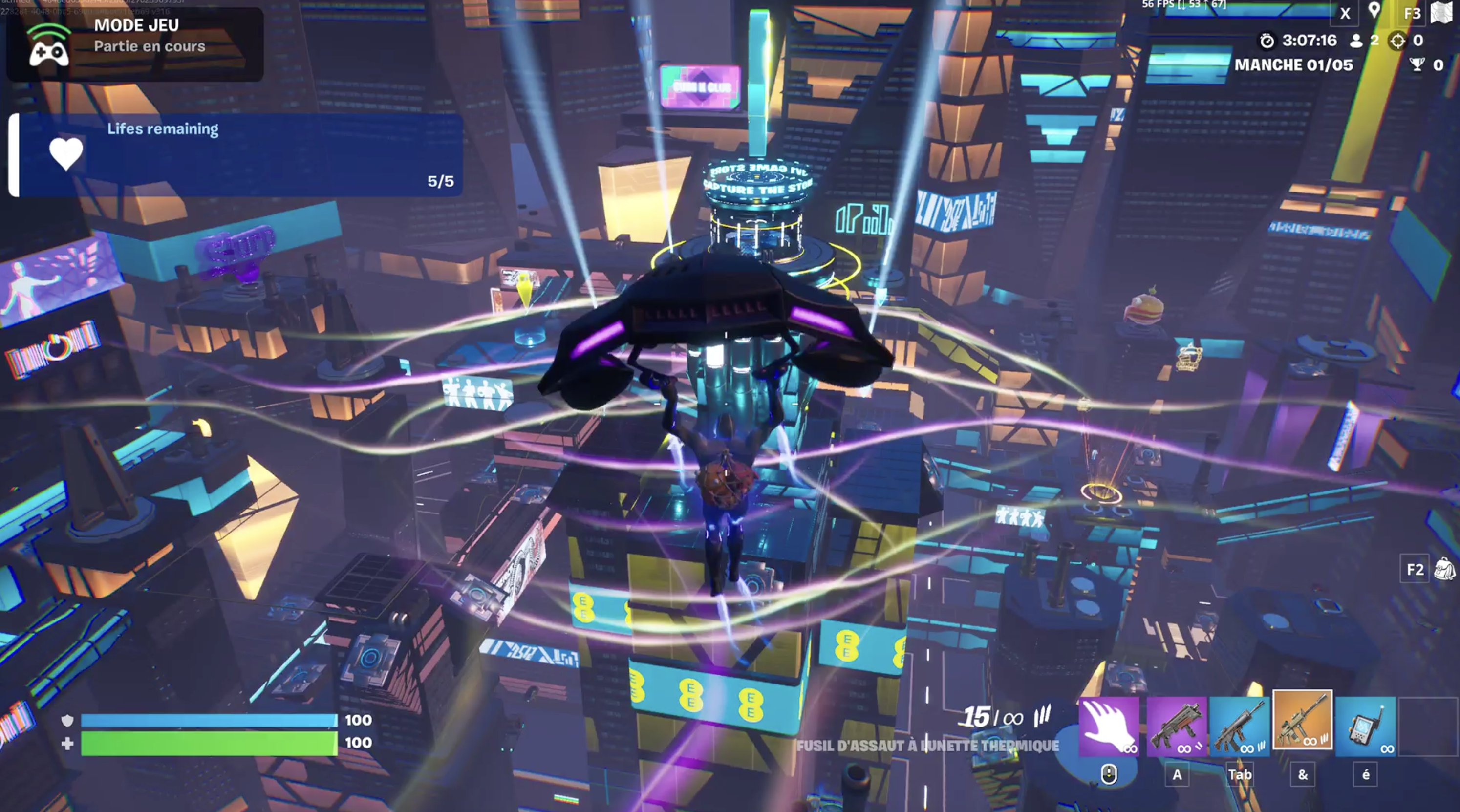The image size is (1460, 812).
Task: Select the white hand slot in hotbar
Action: [x=1109, y=727]
